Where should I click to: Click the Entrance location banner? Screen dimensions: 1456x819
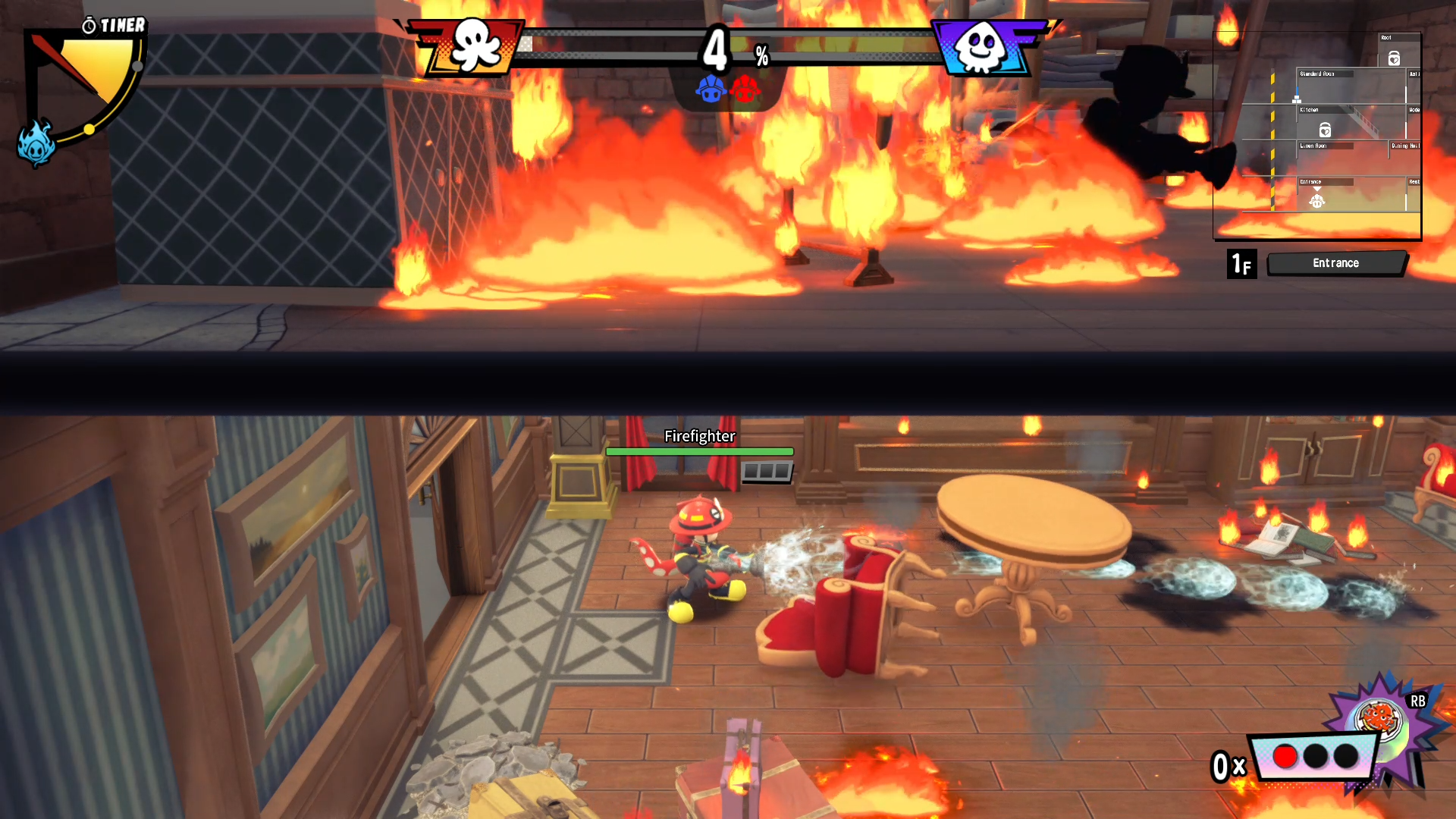[x=1336, y=263]
